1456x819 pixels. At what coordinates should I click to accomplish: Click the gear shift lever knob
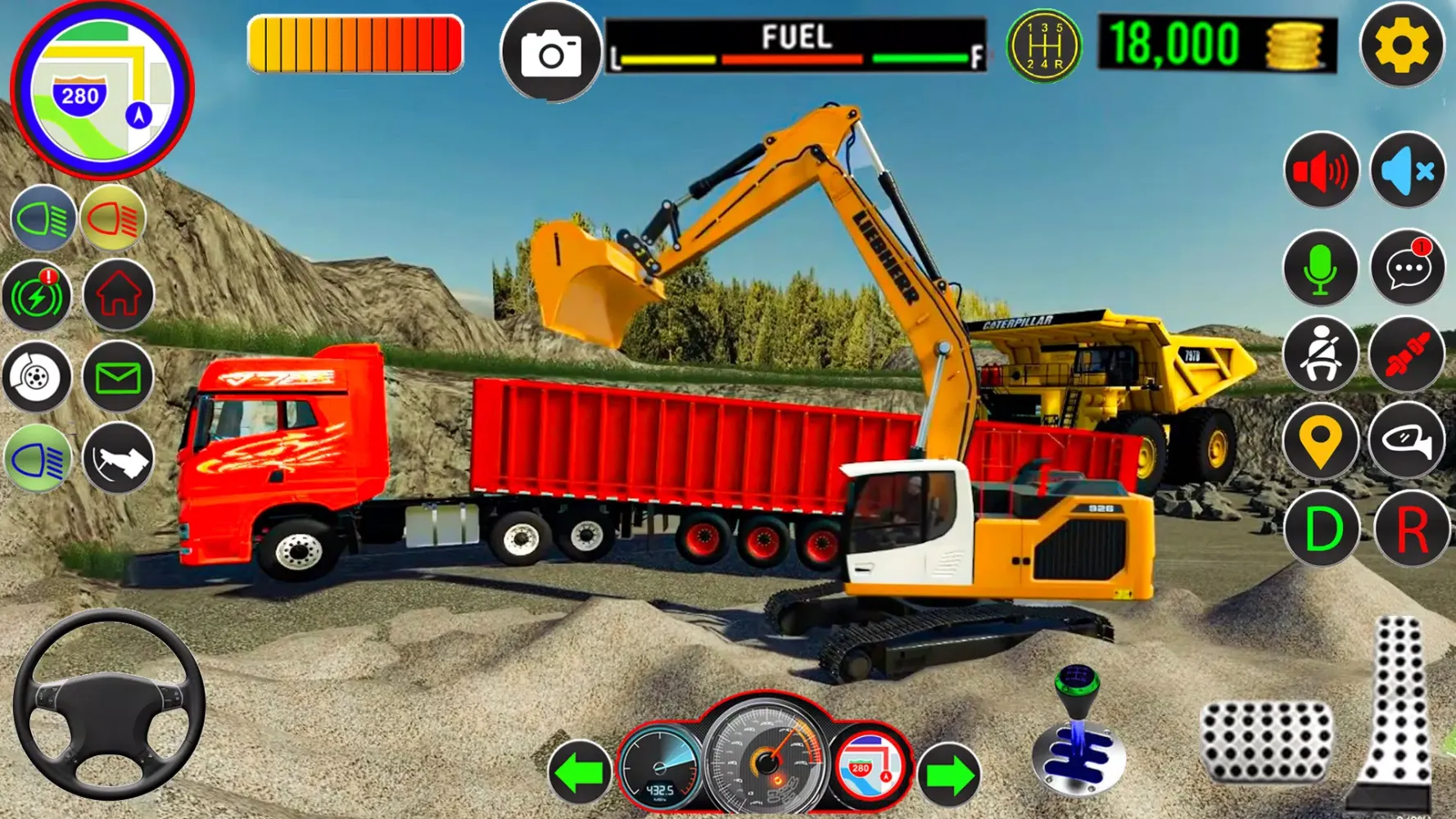(1078, 684)
